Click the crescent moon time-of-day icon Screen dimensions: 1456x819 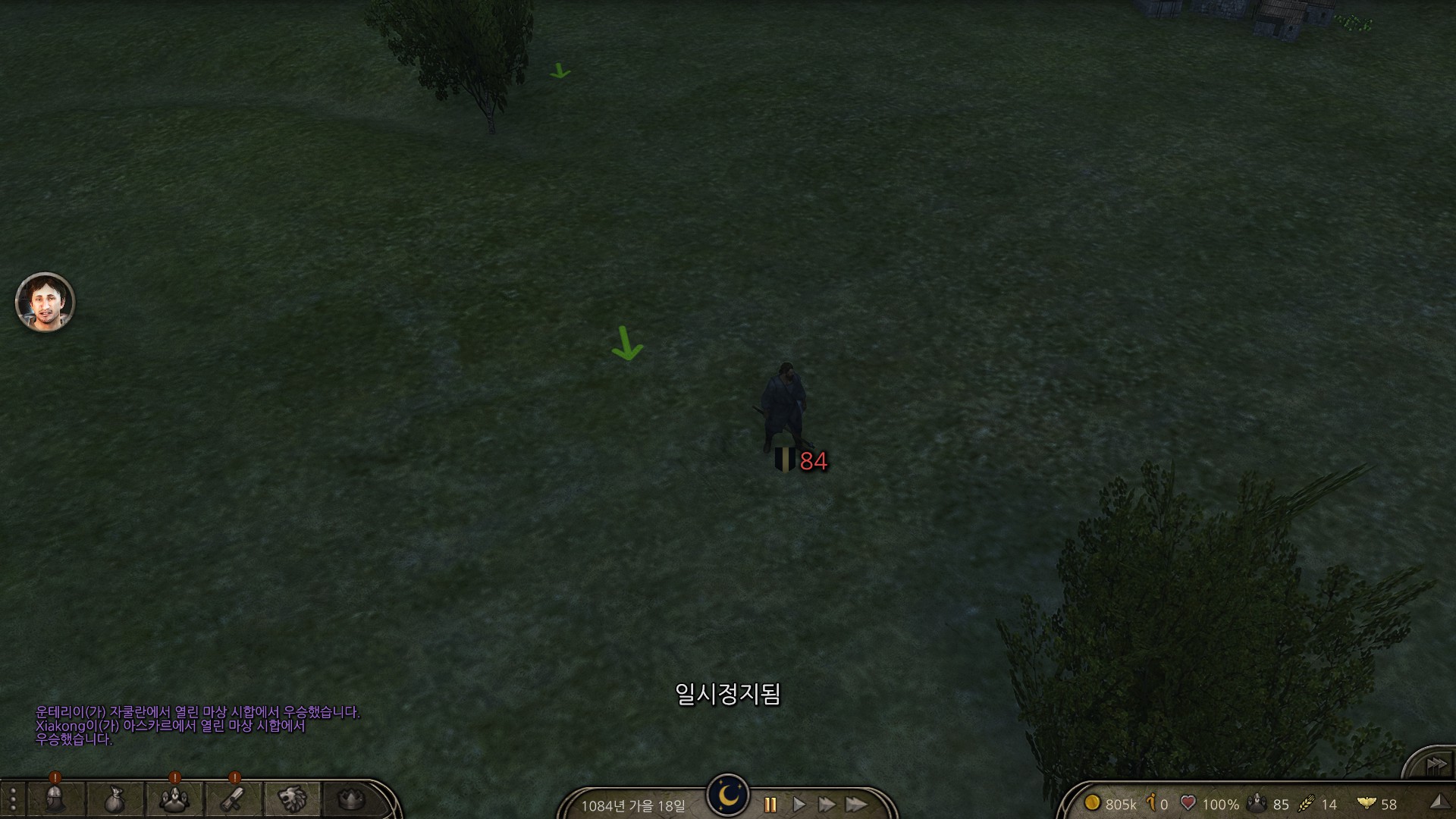[728, 795]
